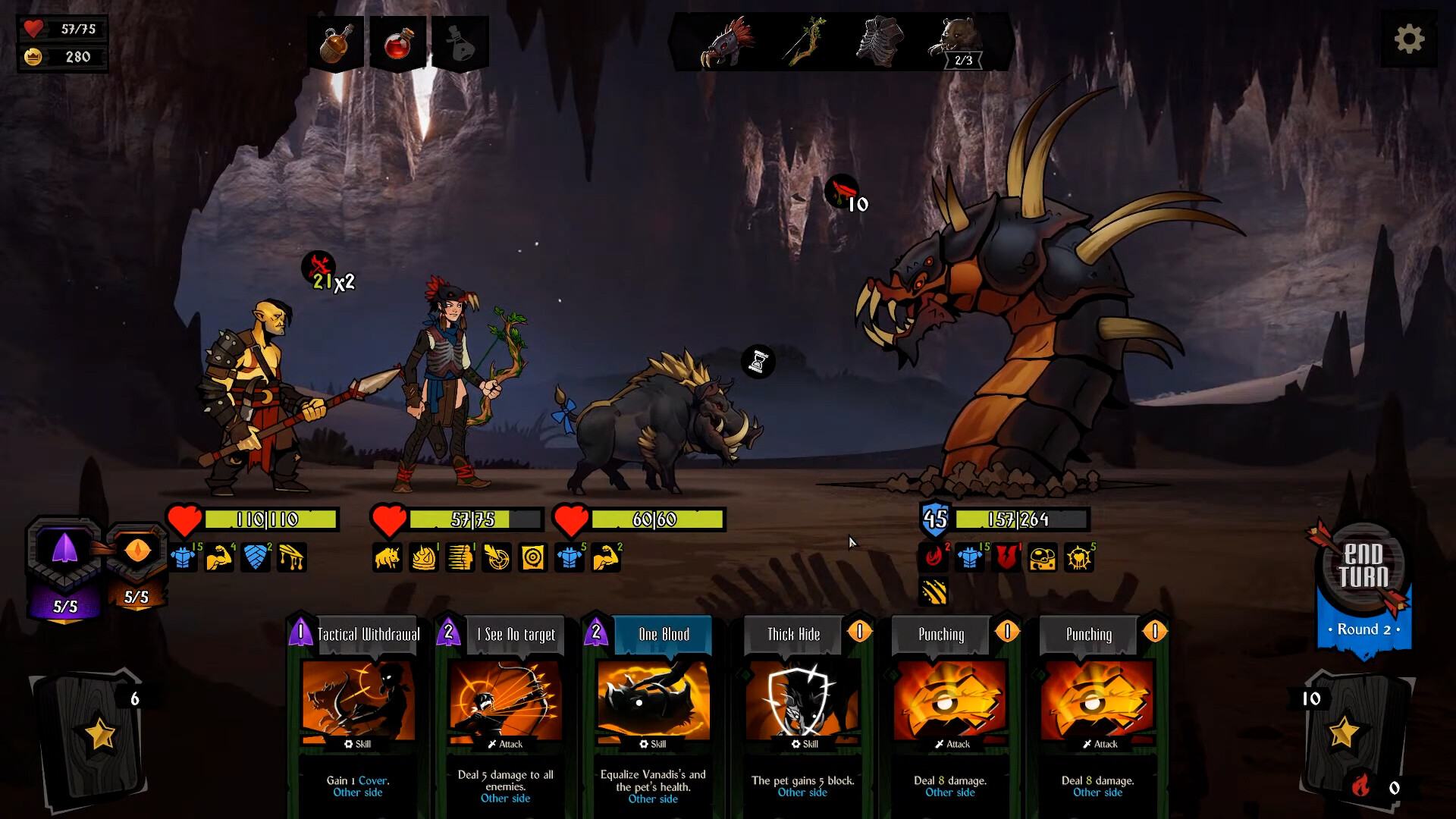
Task: Inspect the target ring status on Vanadis
Action: click(x=533, y=558)
